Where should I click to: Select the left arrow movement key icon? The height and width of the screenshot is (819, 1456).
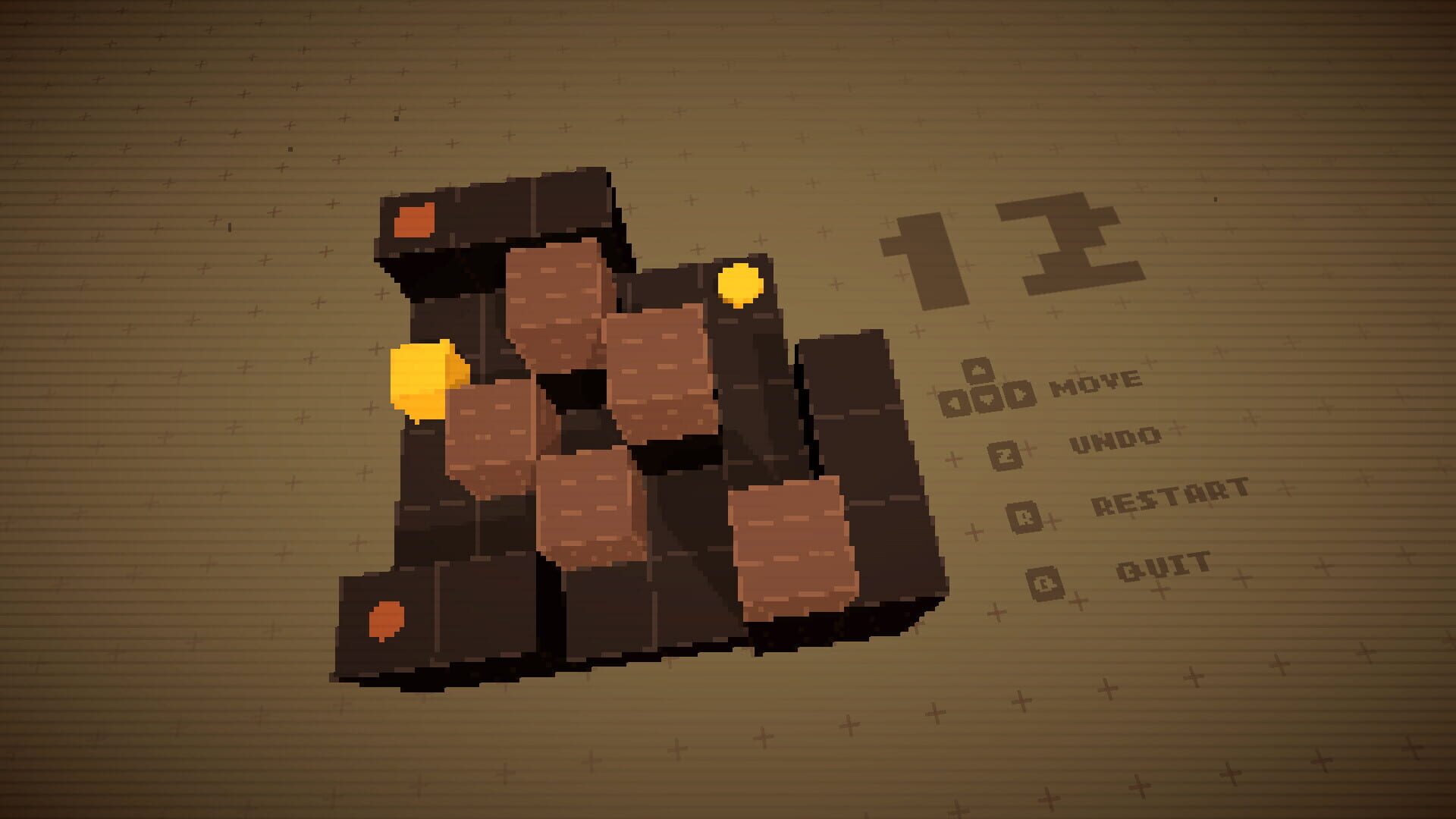click(952, 402)
